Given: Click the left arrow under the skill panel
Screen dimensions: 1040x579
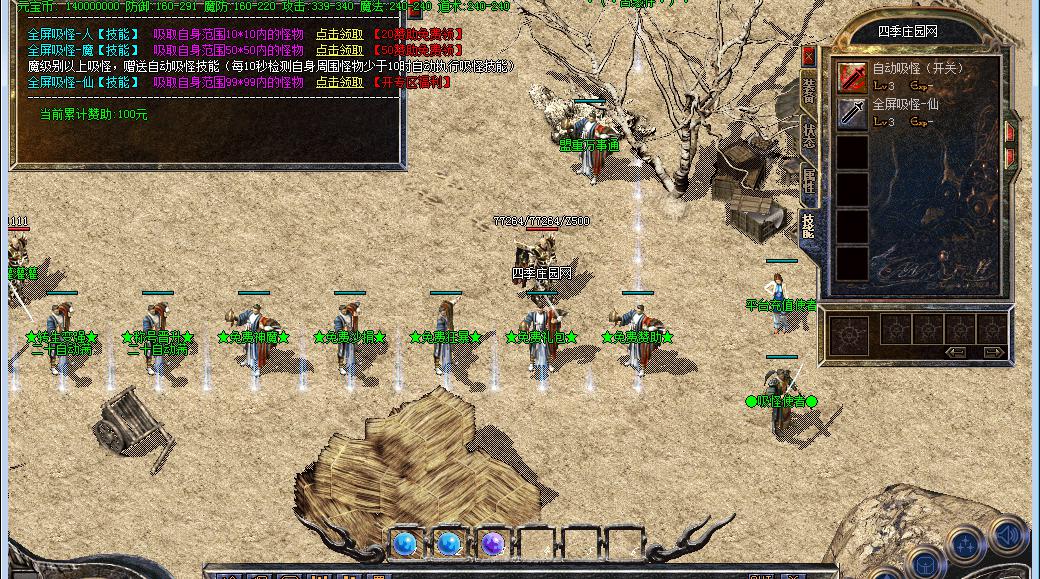Looking at the screenshot, I should point(956,352).
